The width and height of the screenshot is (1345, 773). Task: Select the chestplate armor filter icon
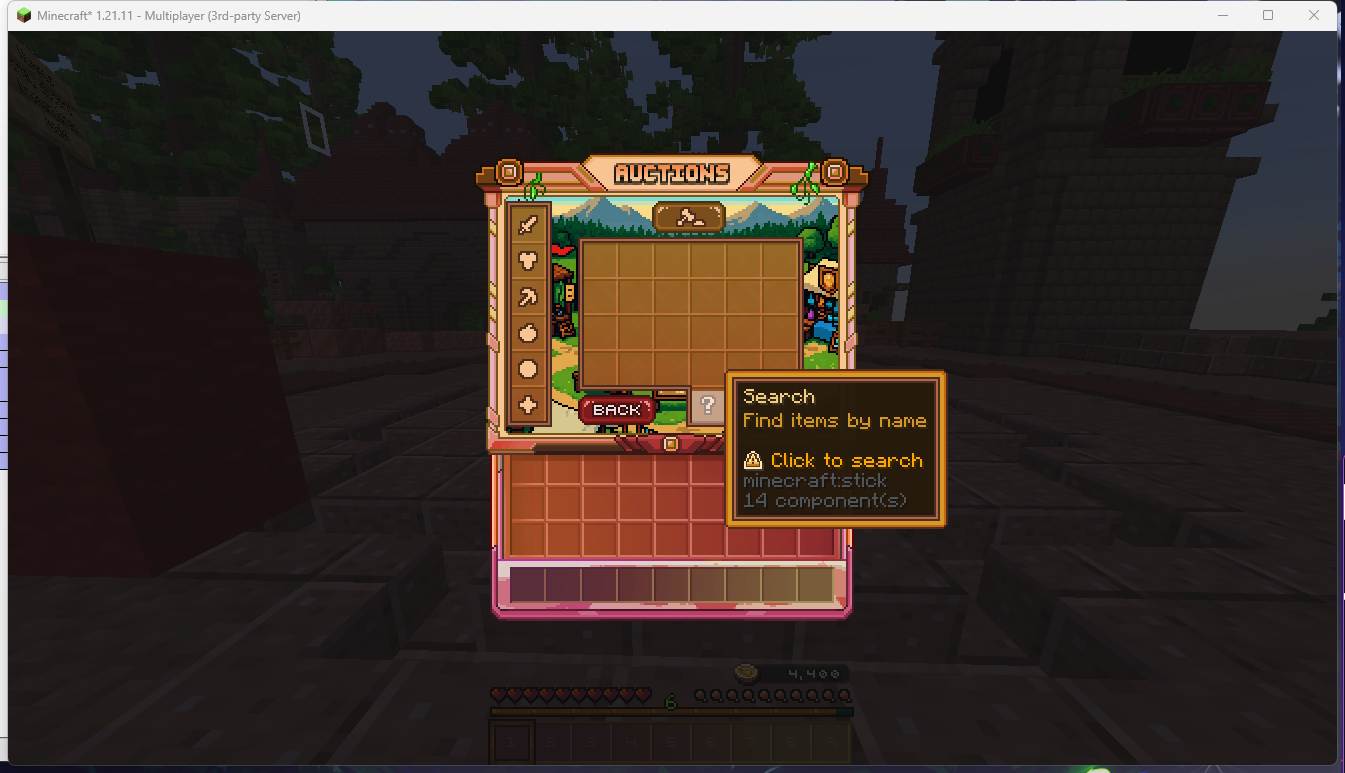[530, 261]
